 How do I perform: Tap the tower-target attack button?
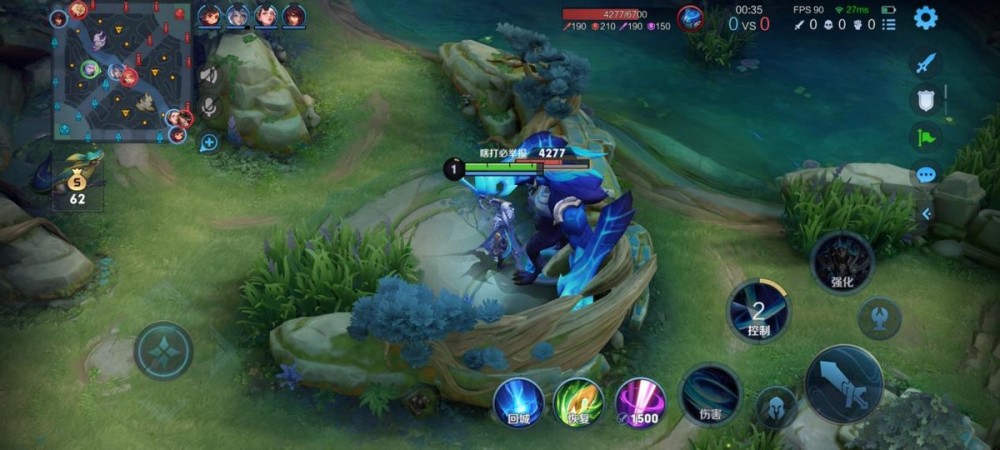879,318
